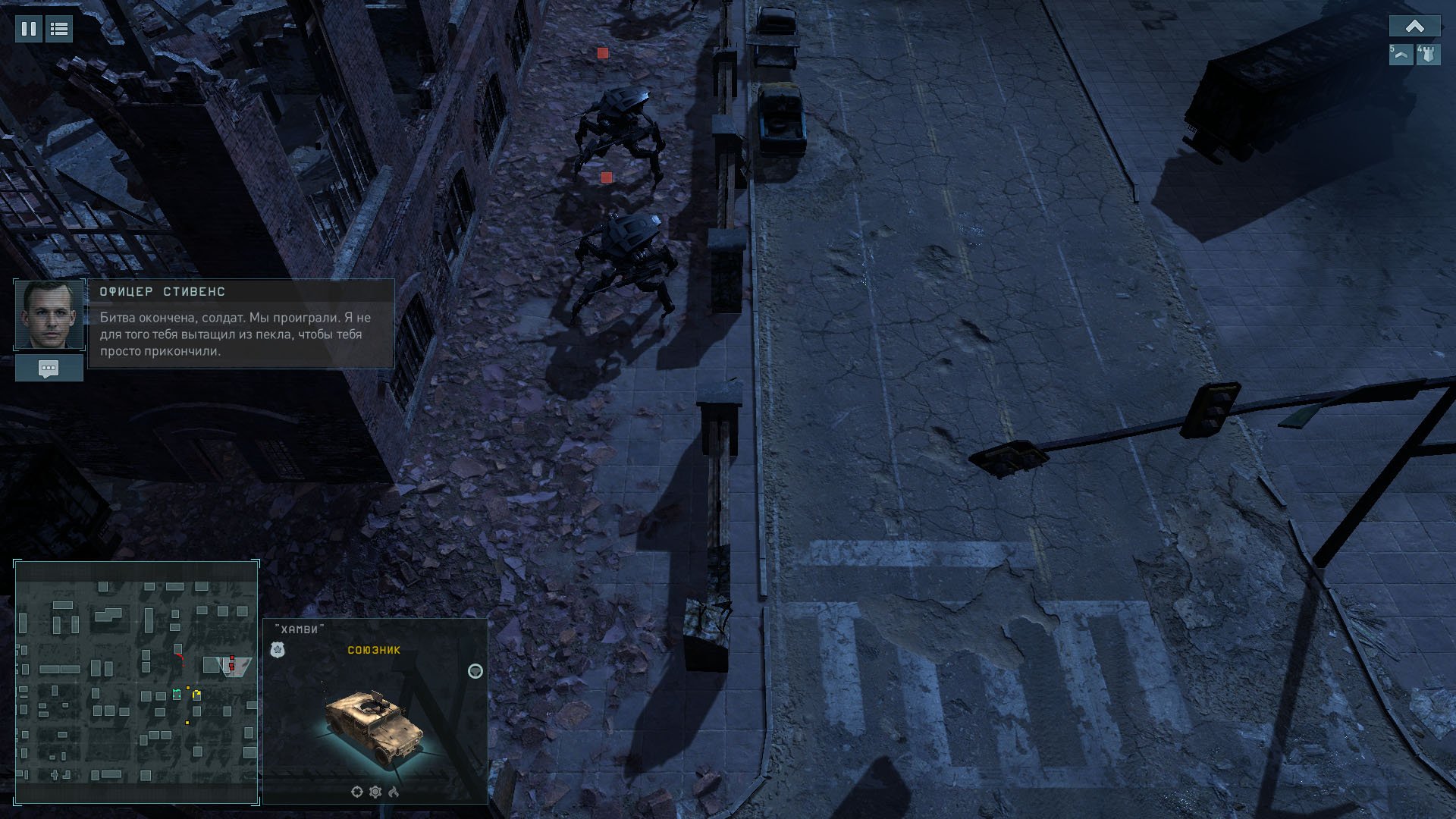Viewport: 1456px width, 819px height.
Task: Click on the tactical minimap
Action: click(x=136, y=682)
